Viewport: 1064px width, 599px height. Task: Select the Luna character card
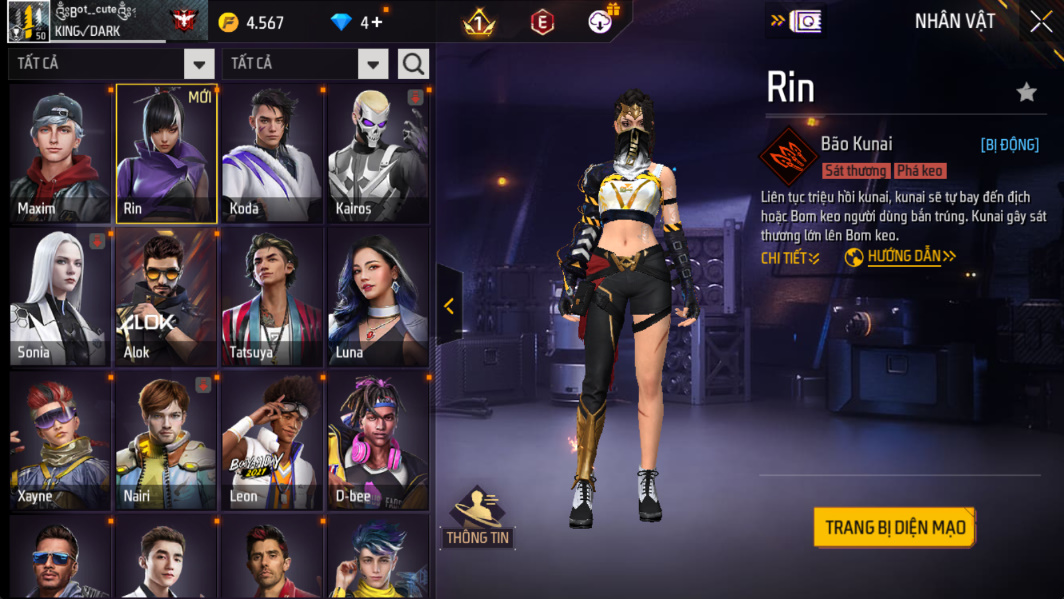point(378,297)
